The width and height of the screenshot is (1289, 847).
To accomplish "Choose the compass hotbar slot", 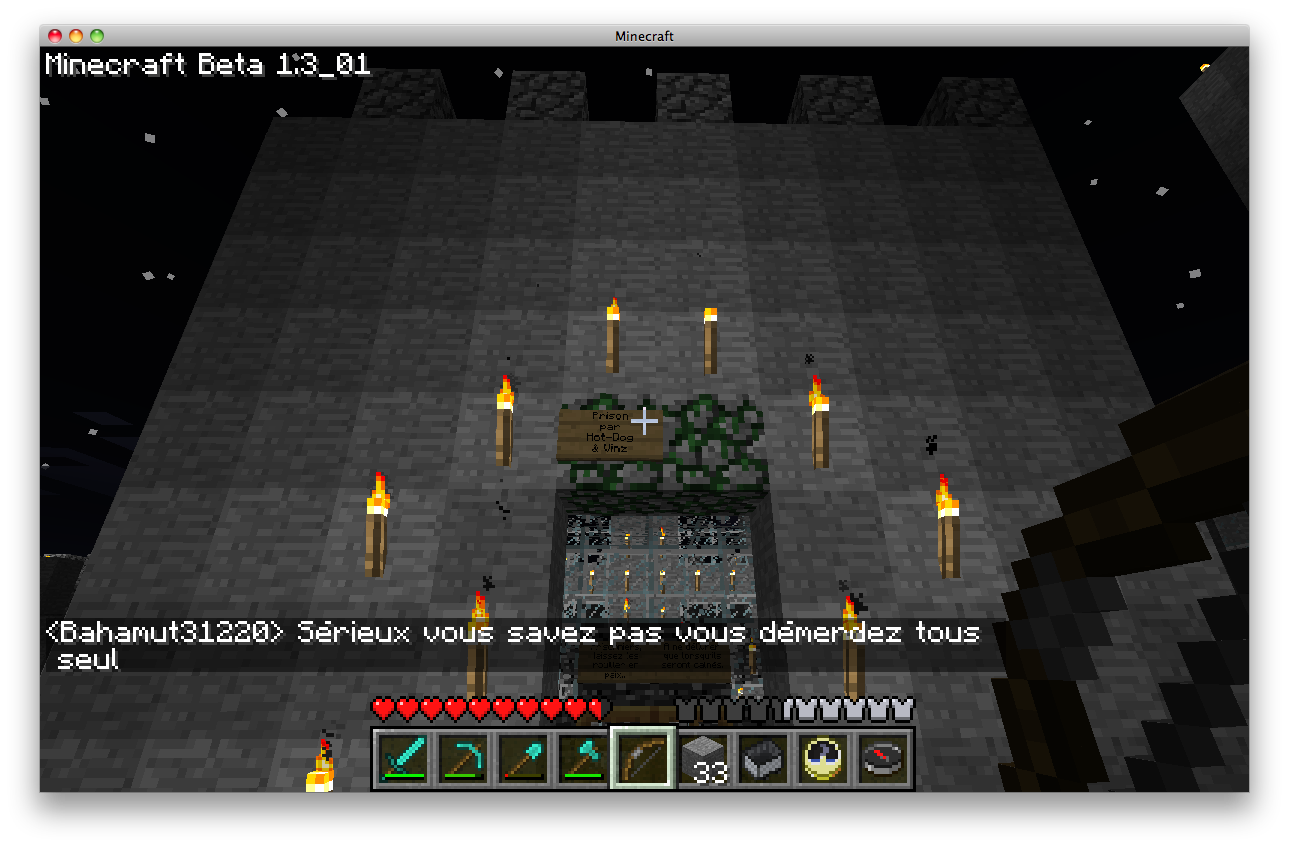I will pyautogui.click(x=883, y=757).
